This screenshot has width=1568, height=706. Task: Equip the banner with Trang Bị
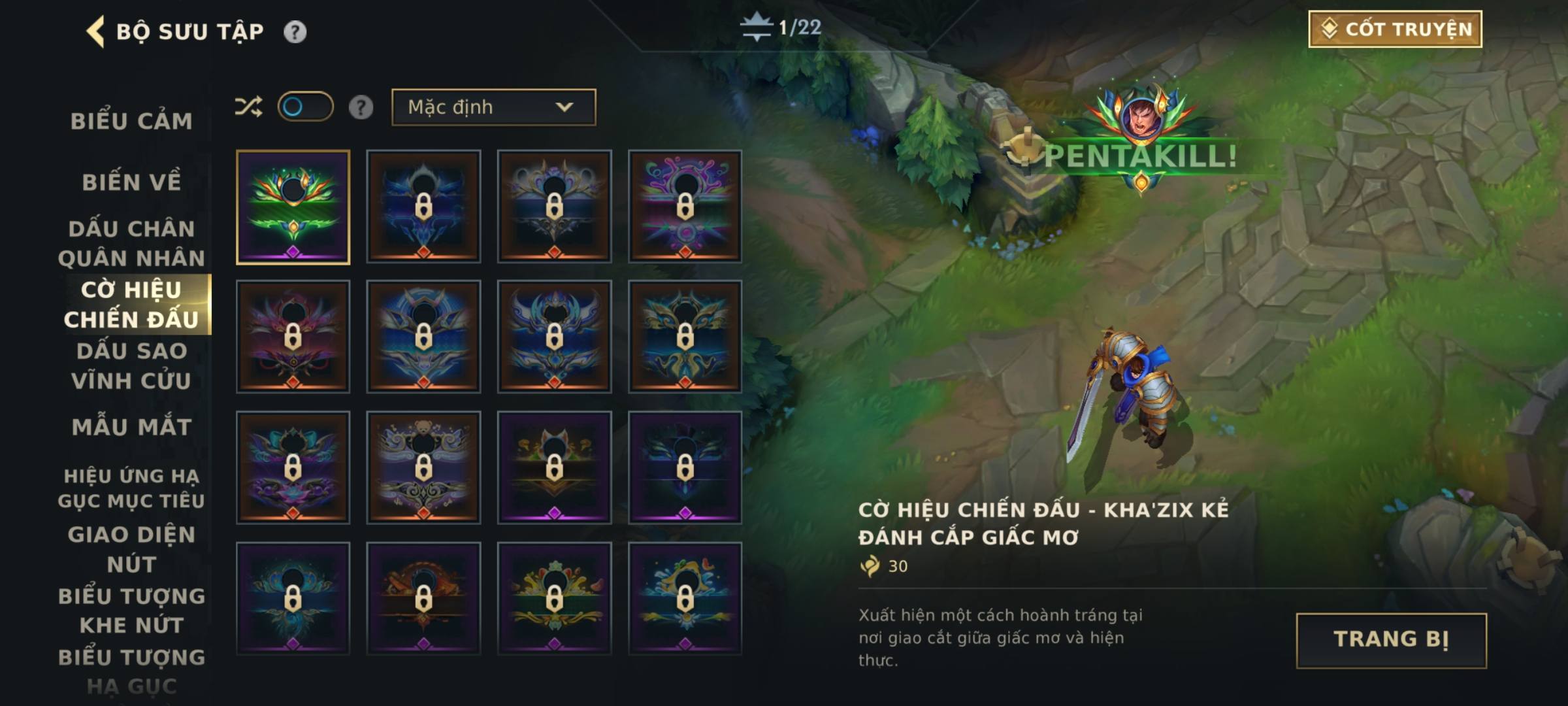[1391, 640]
